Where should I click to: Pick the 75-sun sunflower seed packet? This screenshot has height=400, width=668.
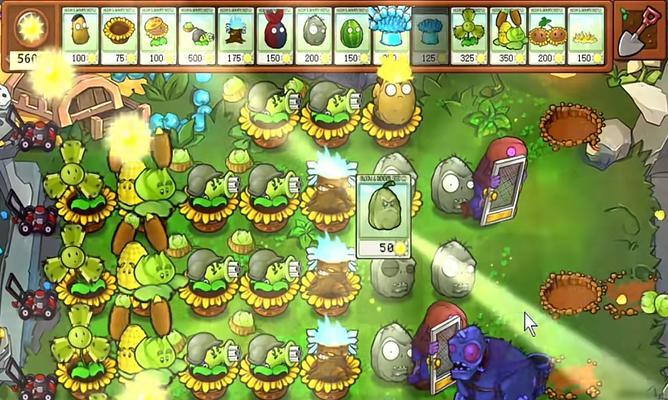[x=120, y=36]
